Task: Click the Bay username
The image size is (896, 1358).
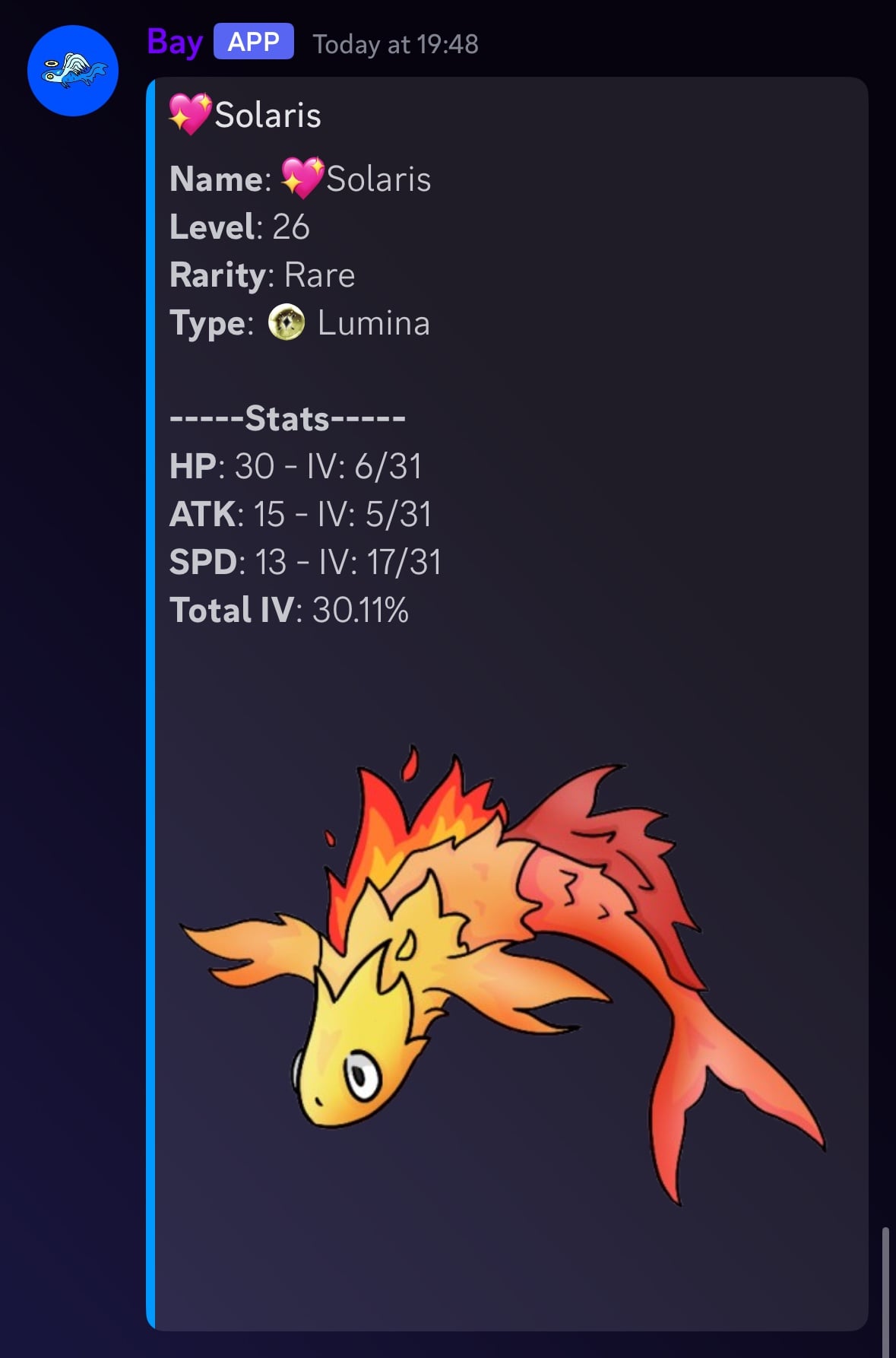Action: tap(174, 43)
